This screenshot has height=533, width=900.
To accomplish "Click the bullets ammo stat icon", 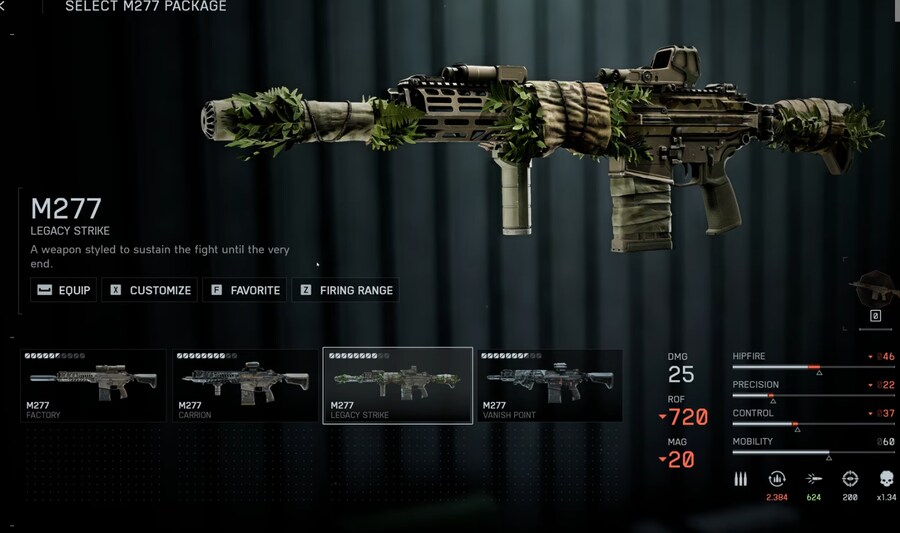I will click(x=741, y=479).
